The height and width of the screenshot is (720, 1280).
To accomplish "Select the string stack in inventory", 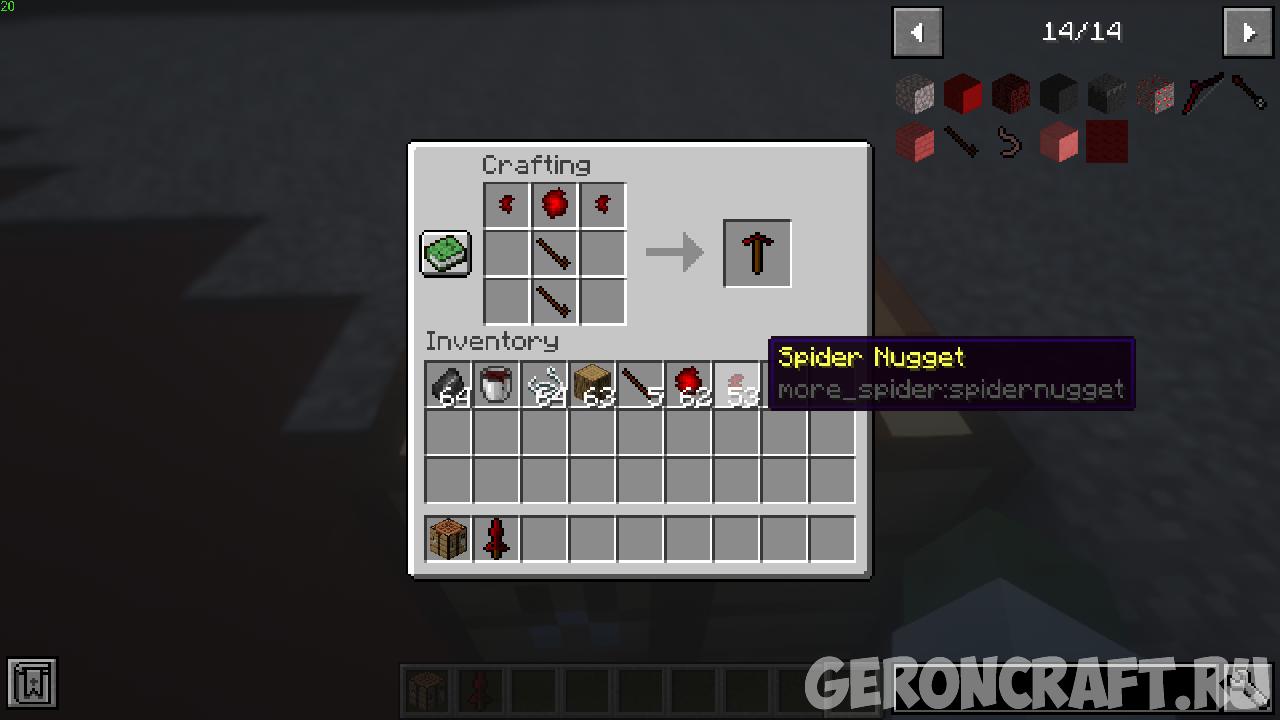I will click(545, 385).
